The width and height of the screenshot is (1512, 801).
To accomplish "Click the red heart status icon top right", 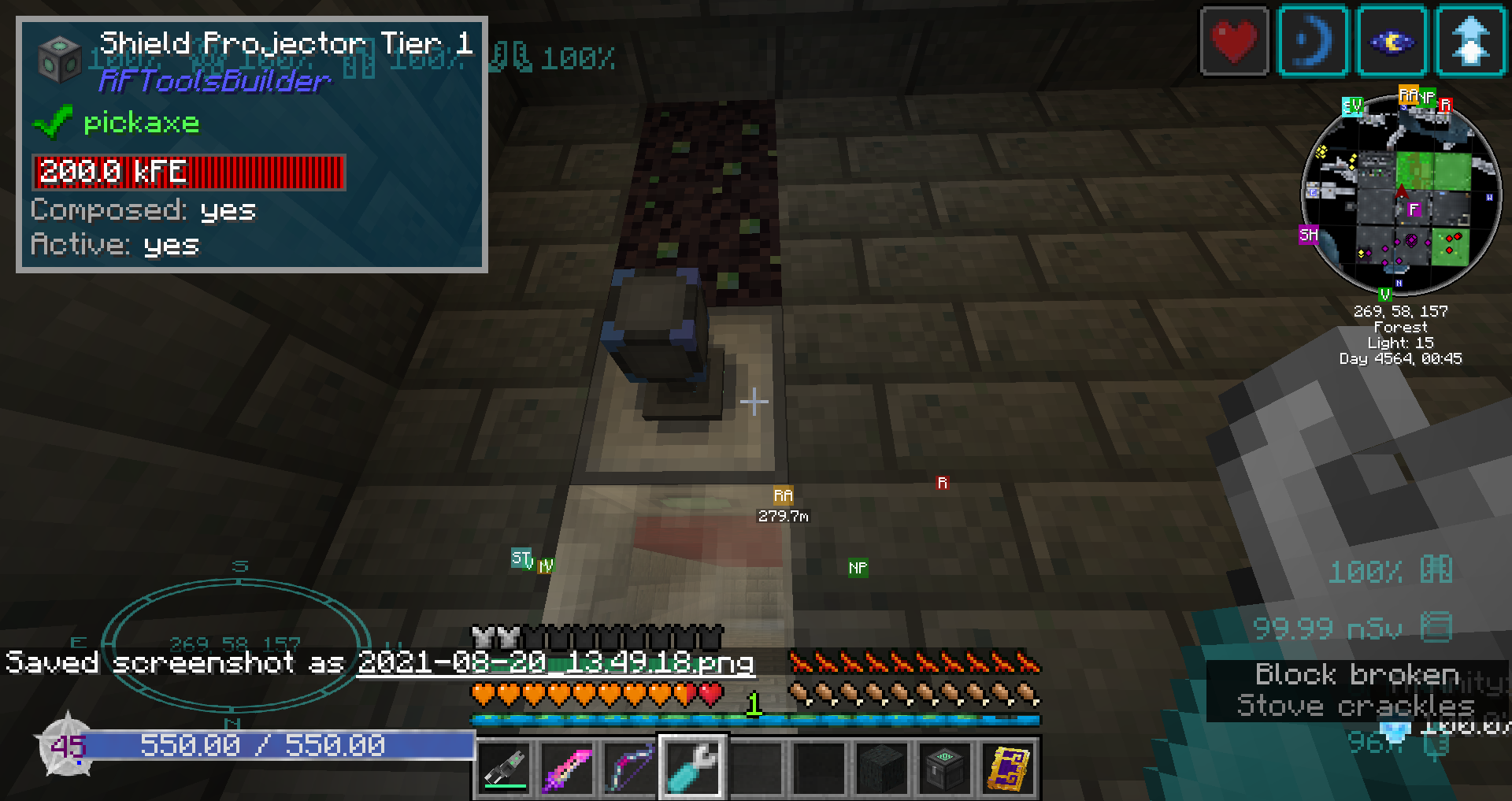I will (x=1234, y=42).
